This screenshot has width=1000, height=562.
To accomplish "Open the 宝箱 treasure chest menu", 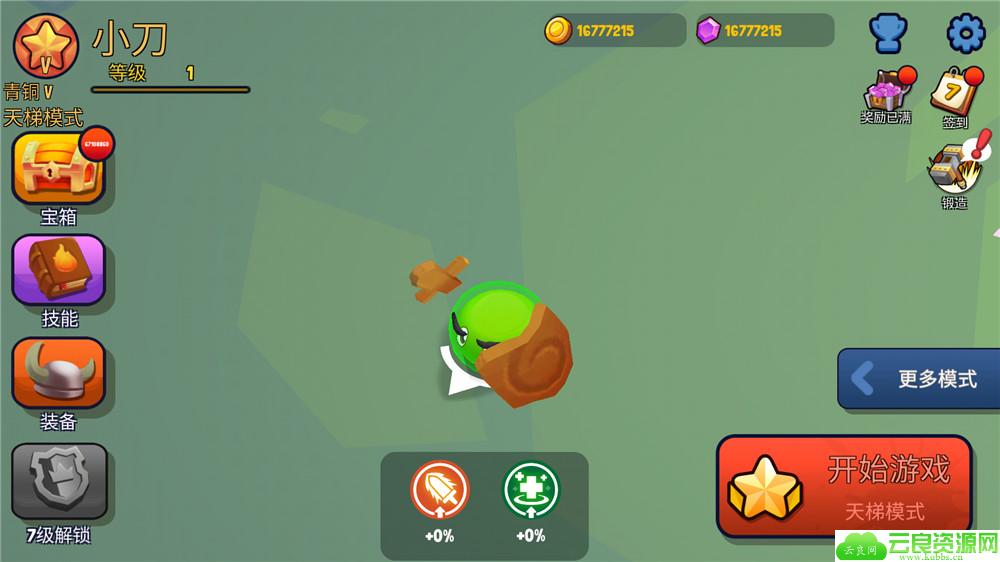I will 58,169.
